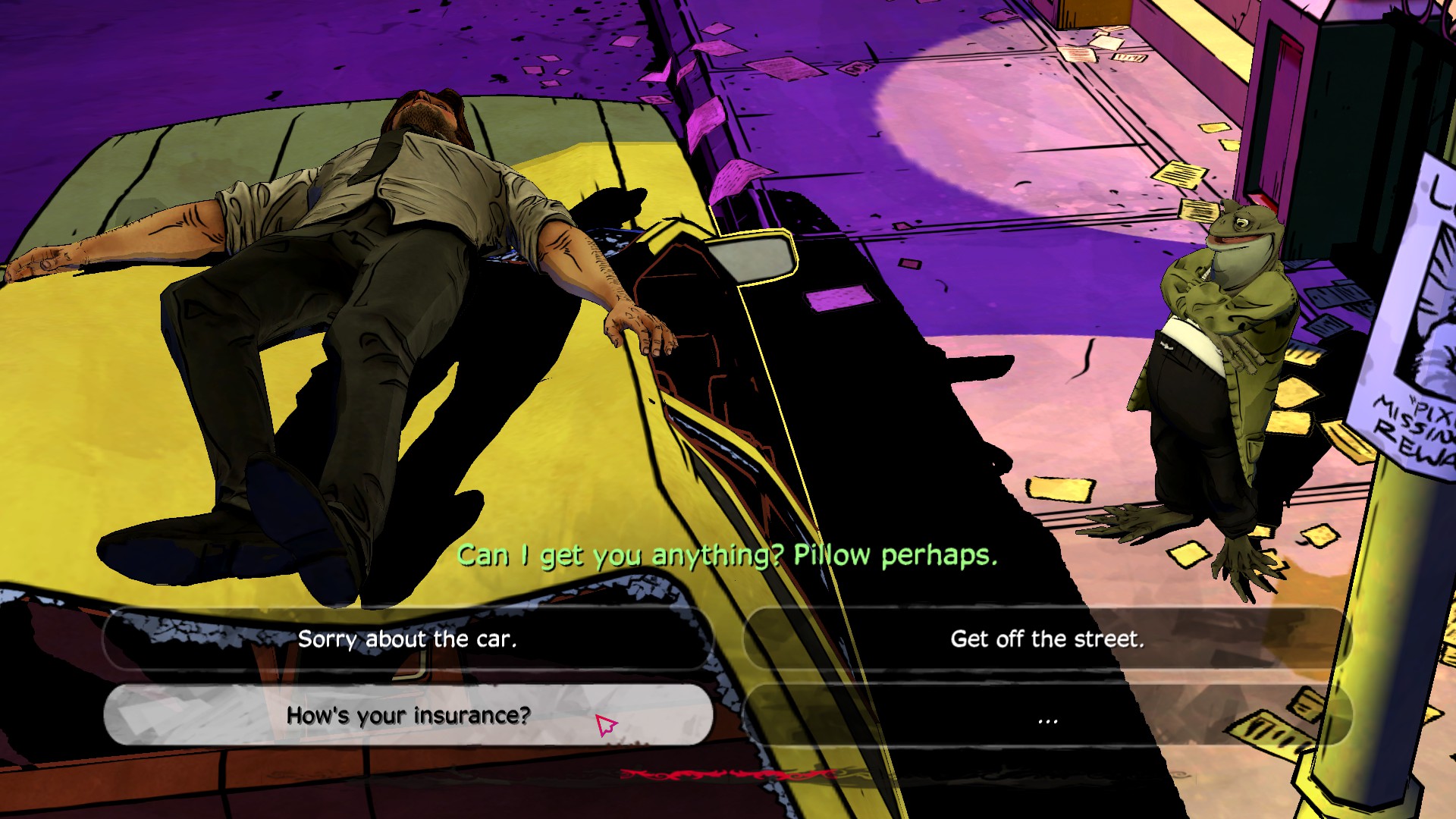Choose the "Sorry about the car." reply
The height and width of the screenshot is (819, 1456).
[407, 639]
